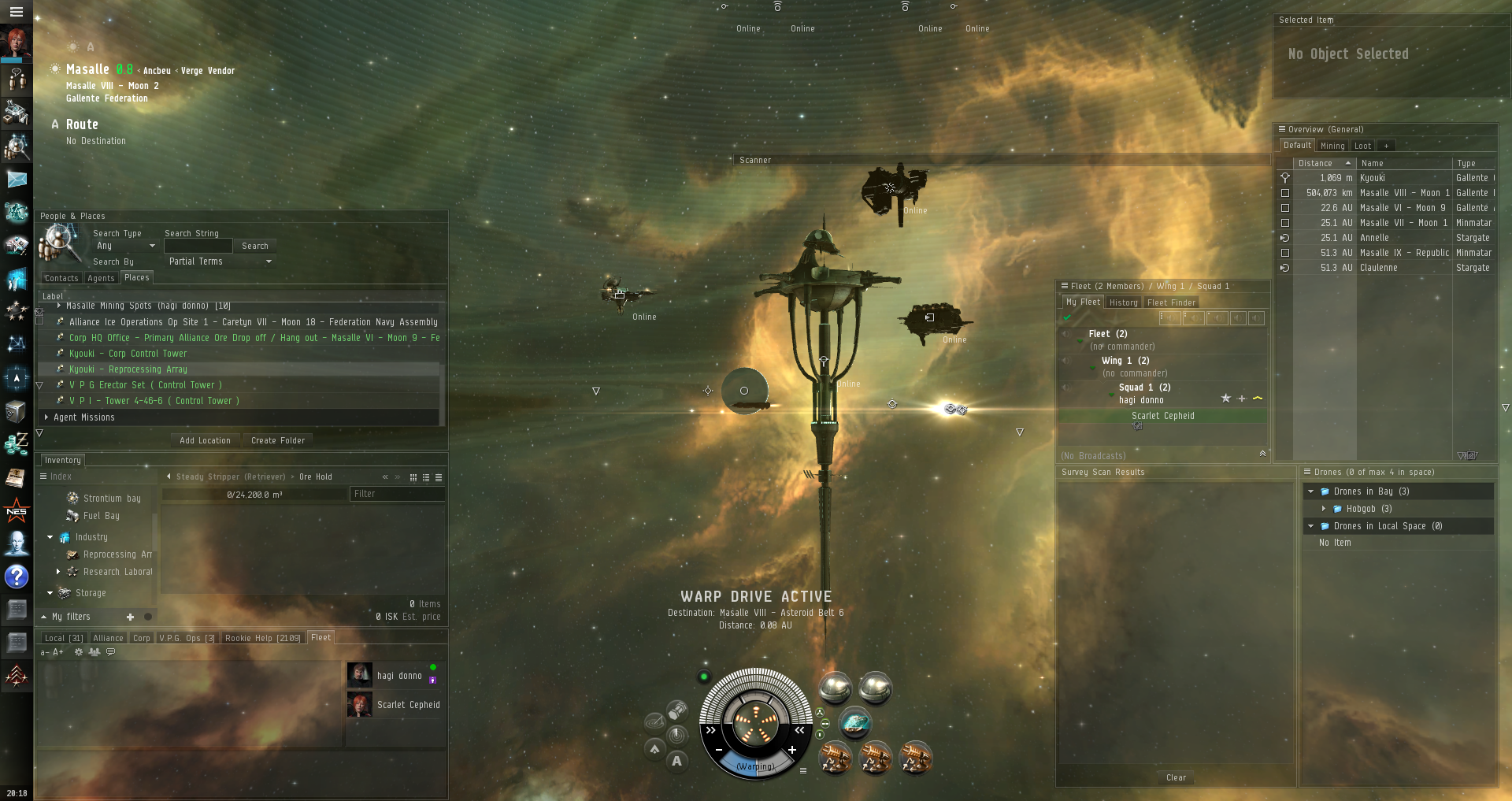Switch to the Contacts tab

point(61,278)
